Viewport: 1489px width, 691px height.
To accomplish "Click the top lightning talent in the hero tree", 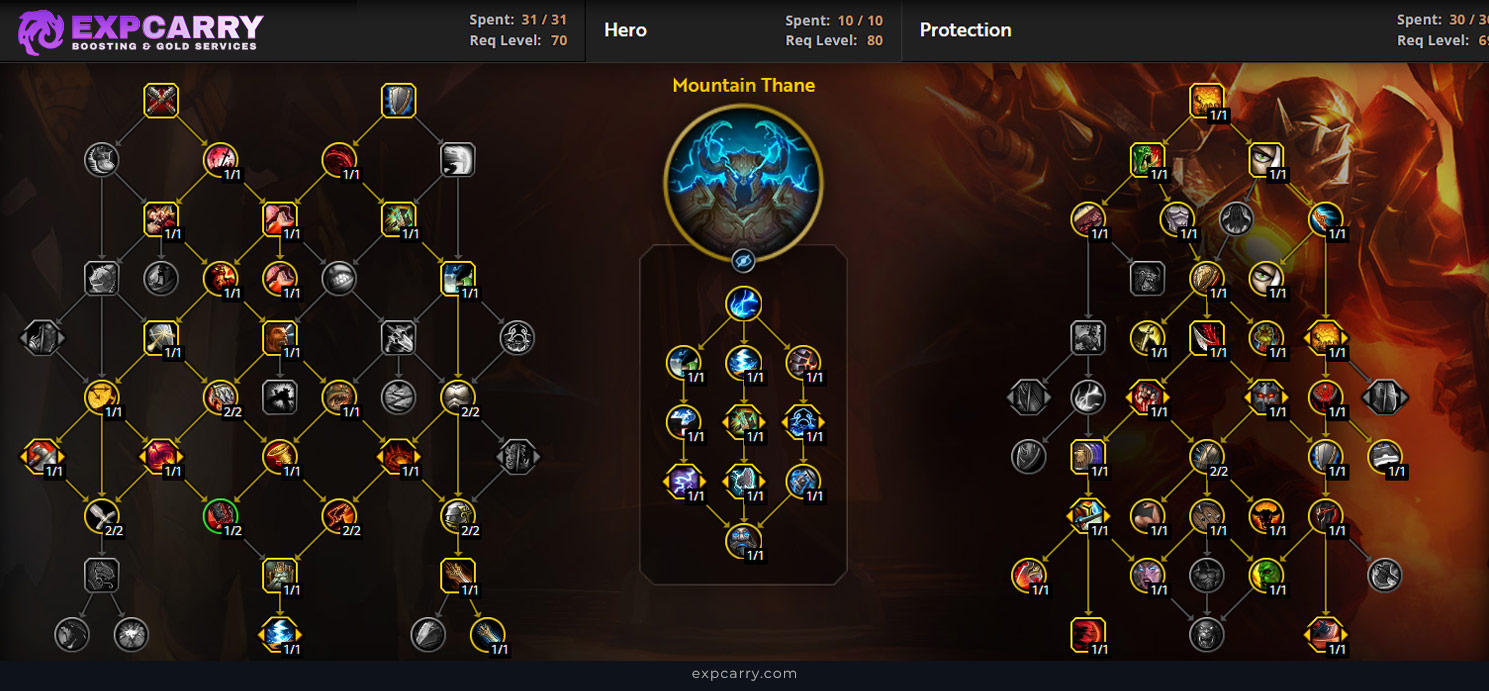I will (x=743, y=304).
